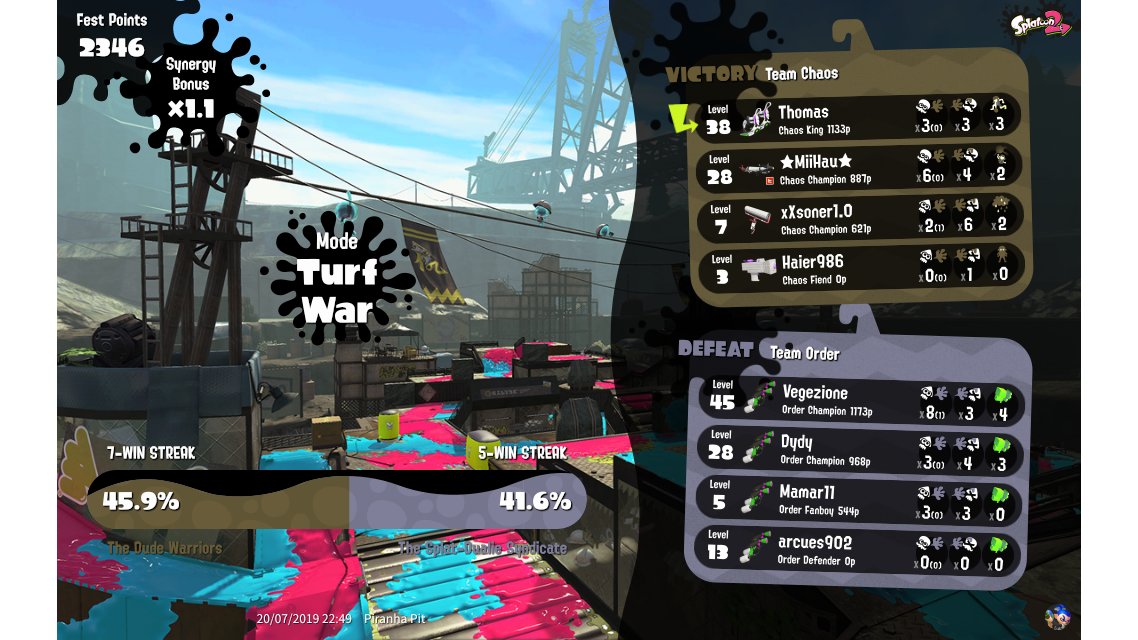The width and height of the screenshot is (1138, 640).
Task: Select Vegezione's row in Team Order
Action: click(860, 400)
